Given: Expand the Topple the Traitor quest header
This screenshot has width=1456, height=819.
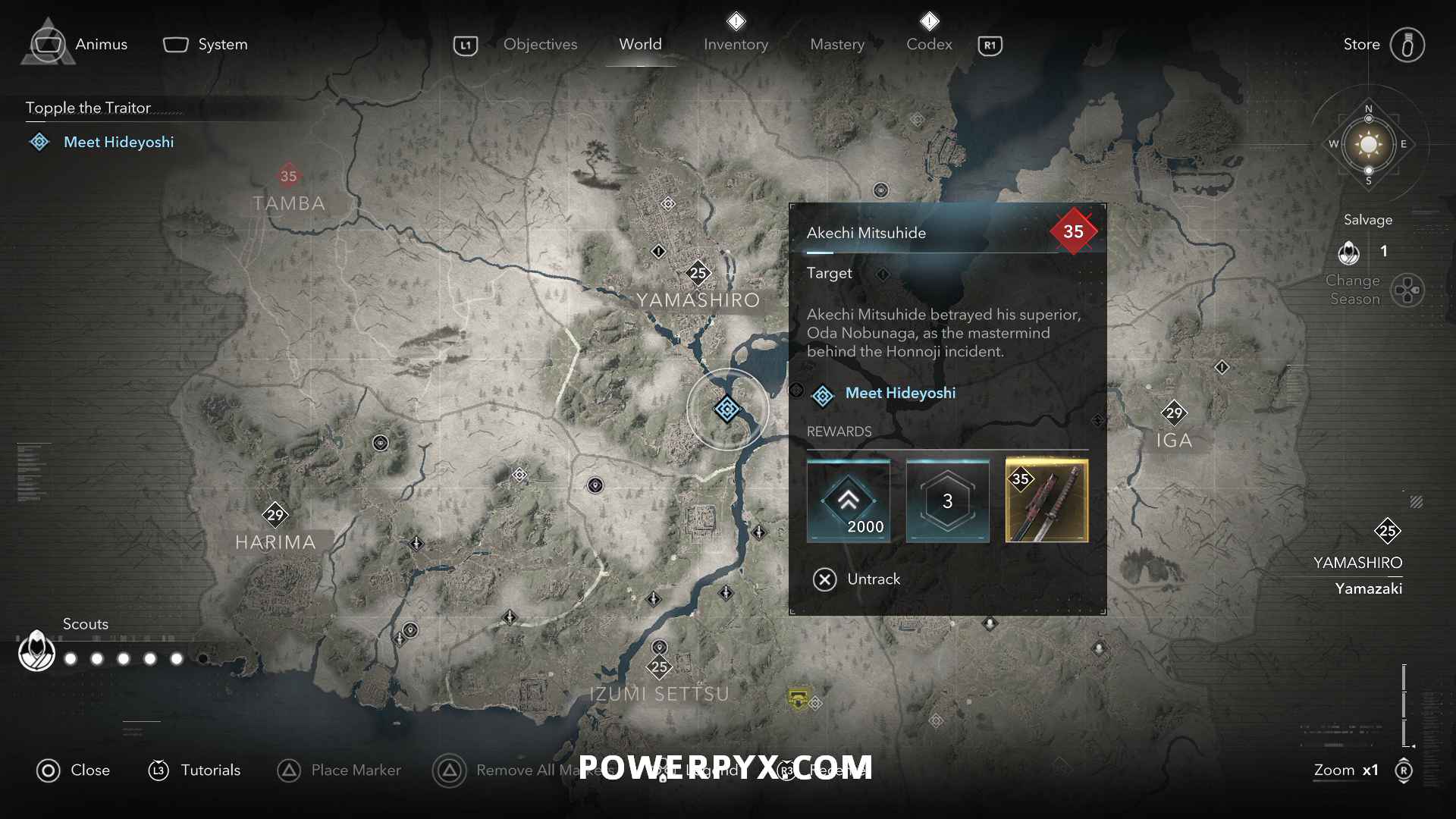Looking at the screenshot, I should (x=88, y=108).
